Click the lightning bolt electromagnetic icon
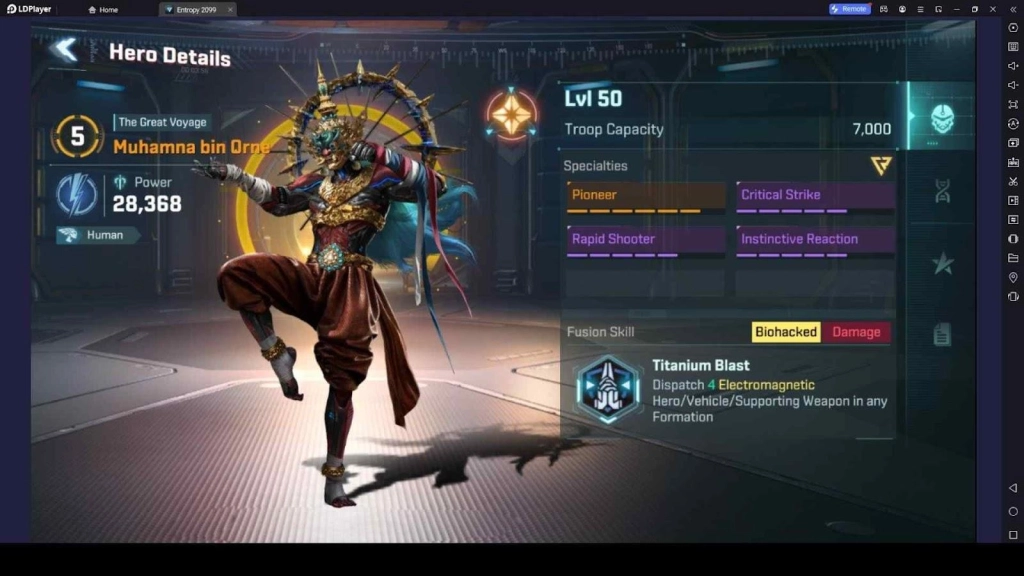This screenshot has width=1024, height=576. [77, 195]
